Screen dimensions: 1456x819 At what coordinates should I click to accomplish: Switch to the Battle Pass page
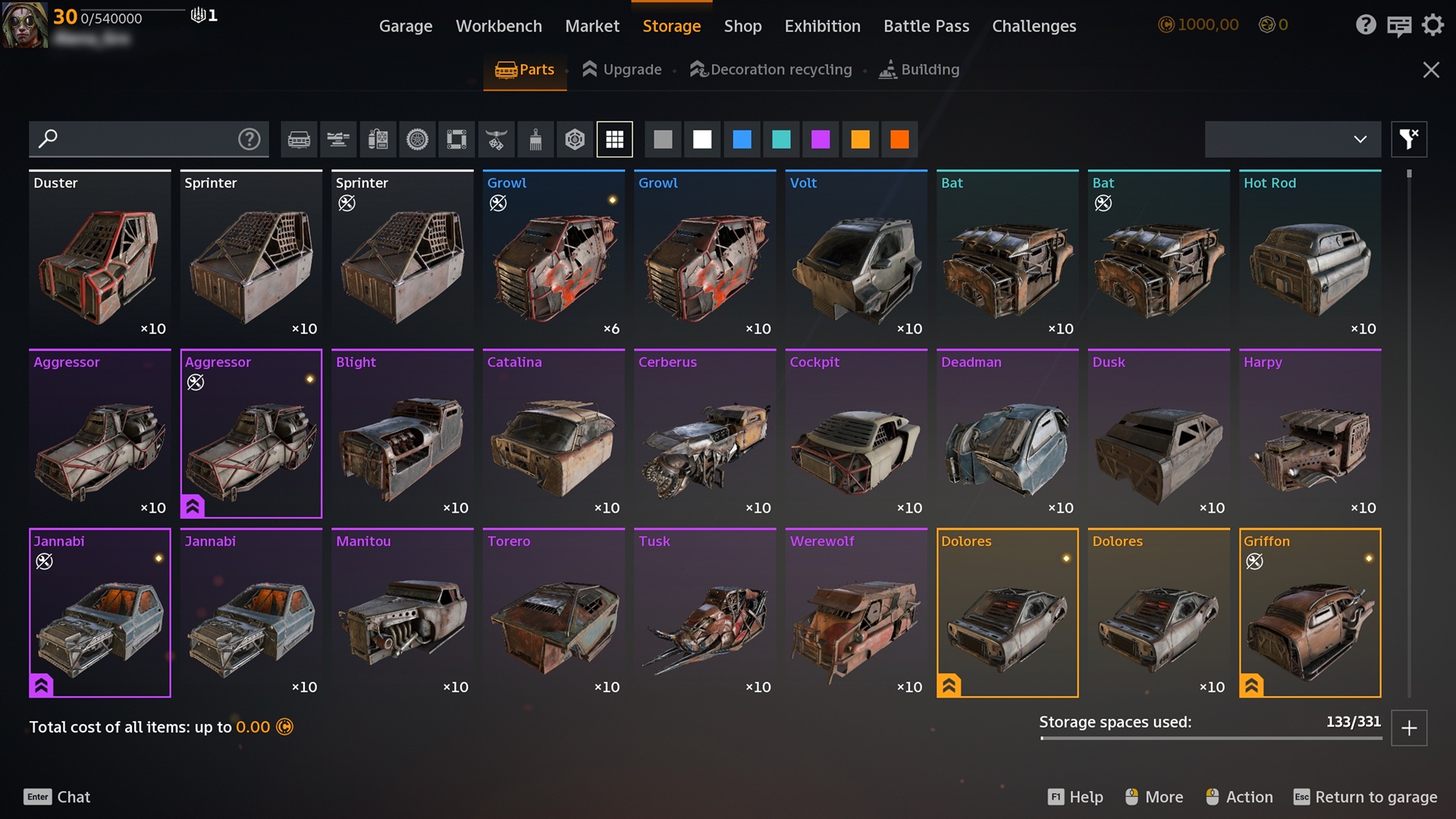pyautogui.click(x=926, y=26)
